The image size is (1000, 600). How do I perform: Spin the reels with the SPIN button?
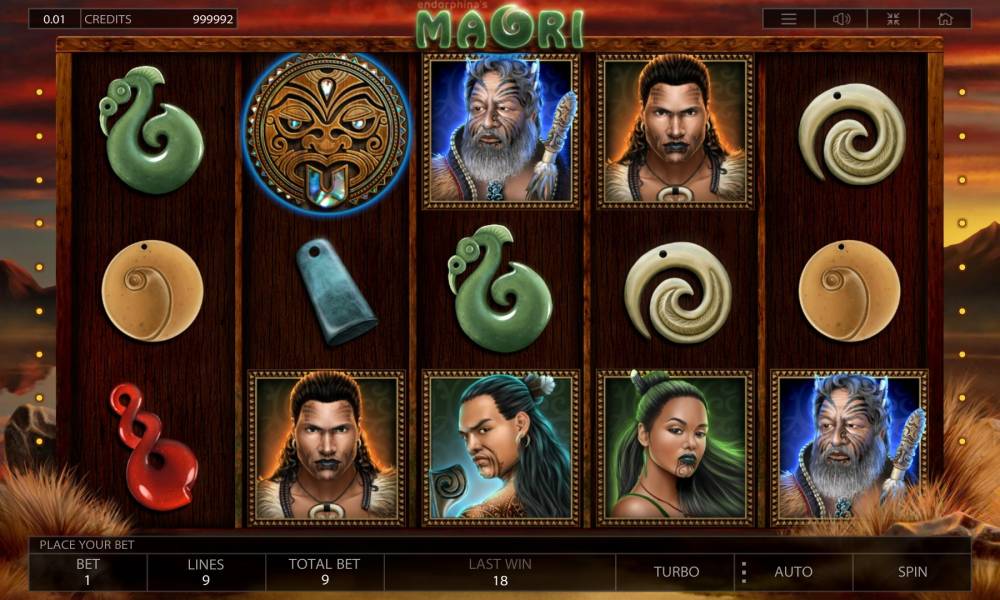click(912, 572)
